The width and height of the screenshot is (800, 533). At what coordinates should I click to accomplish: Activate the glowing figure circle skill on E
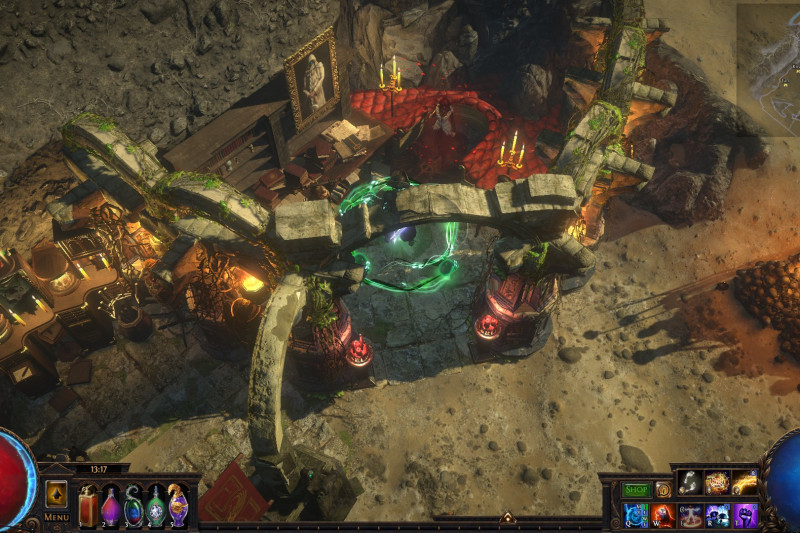690,515
